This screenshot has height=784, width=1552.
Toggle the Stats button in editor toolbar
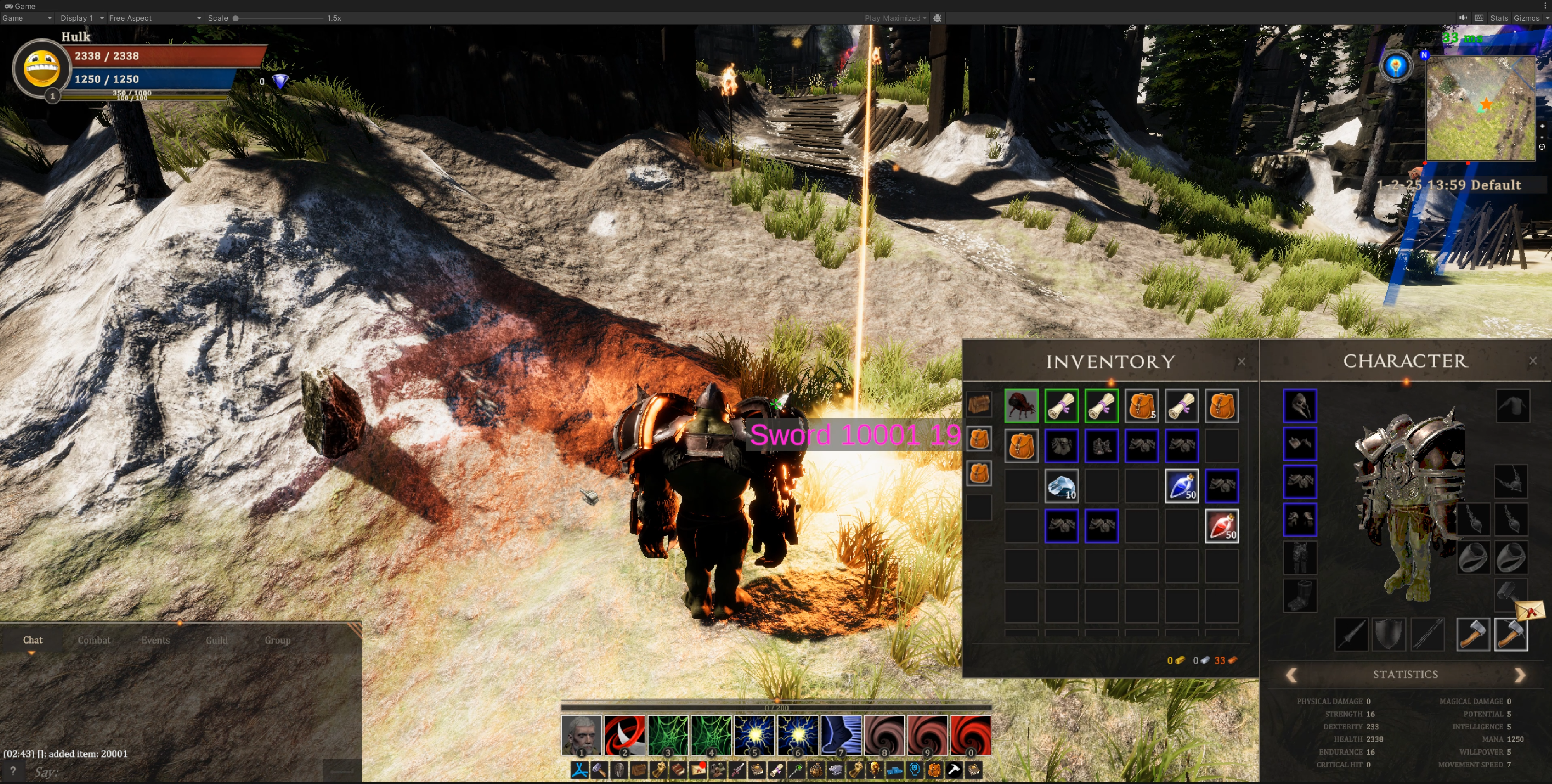(x=1498, y=18)
